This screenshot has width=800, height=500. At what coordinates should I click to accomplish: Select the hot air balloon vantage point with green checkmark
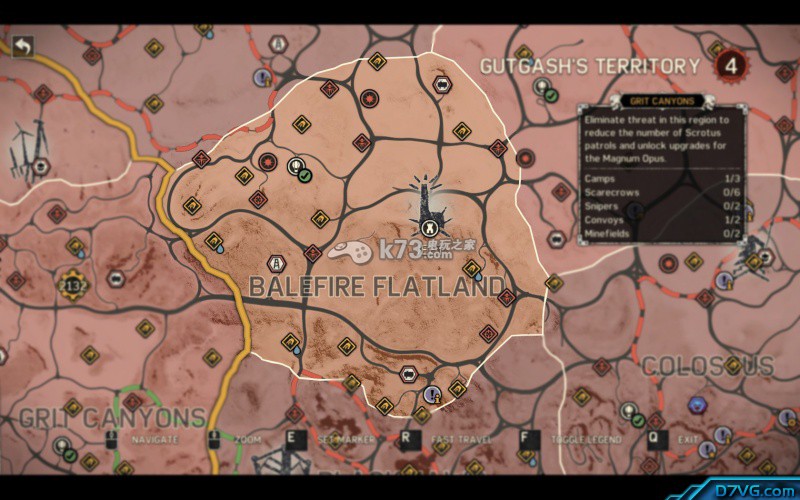point(298,169)
